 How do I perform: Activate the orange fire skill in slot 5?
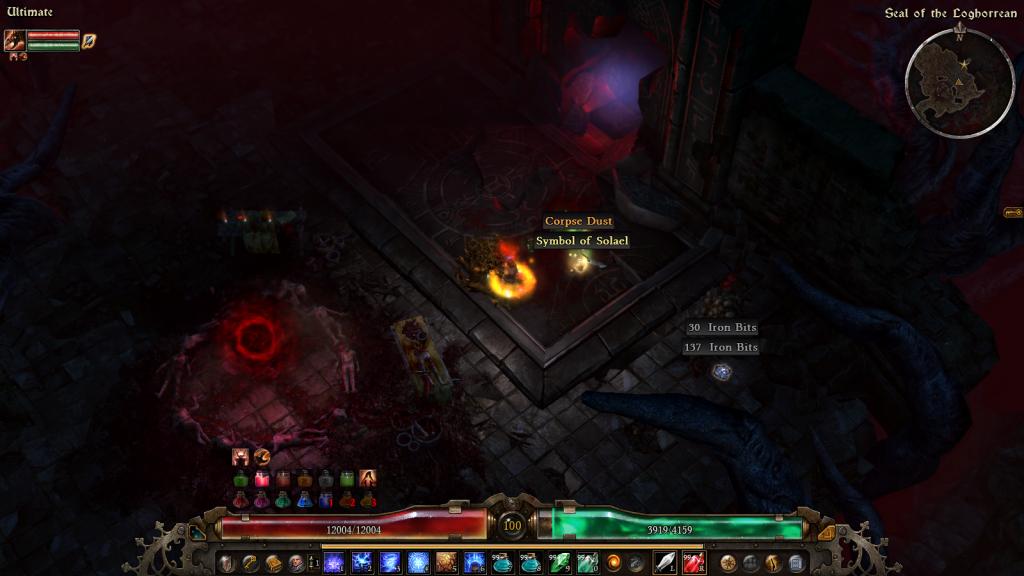click(446, 563)
